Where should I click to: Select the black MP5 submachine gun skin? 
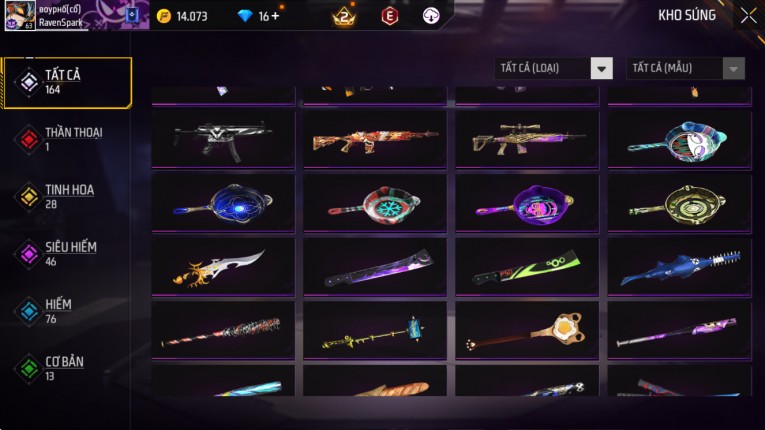223,139
